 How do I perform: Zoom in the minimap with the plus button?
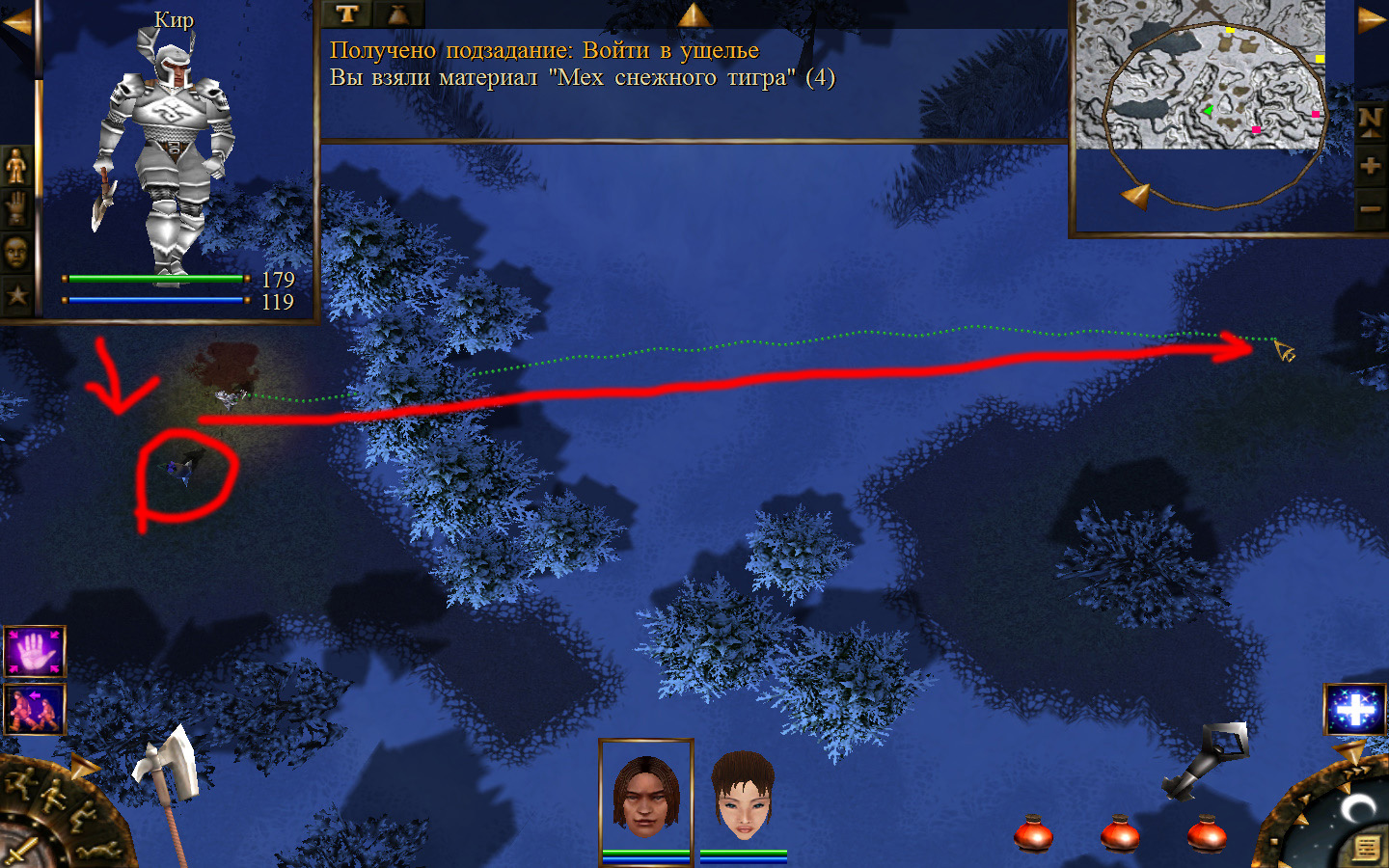1370,166
